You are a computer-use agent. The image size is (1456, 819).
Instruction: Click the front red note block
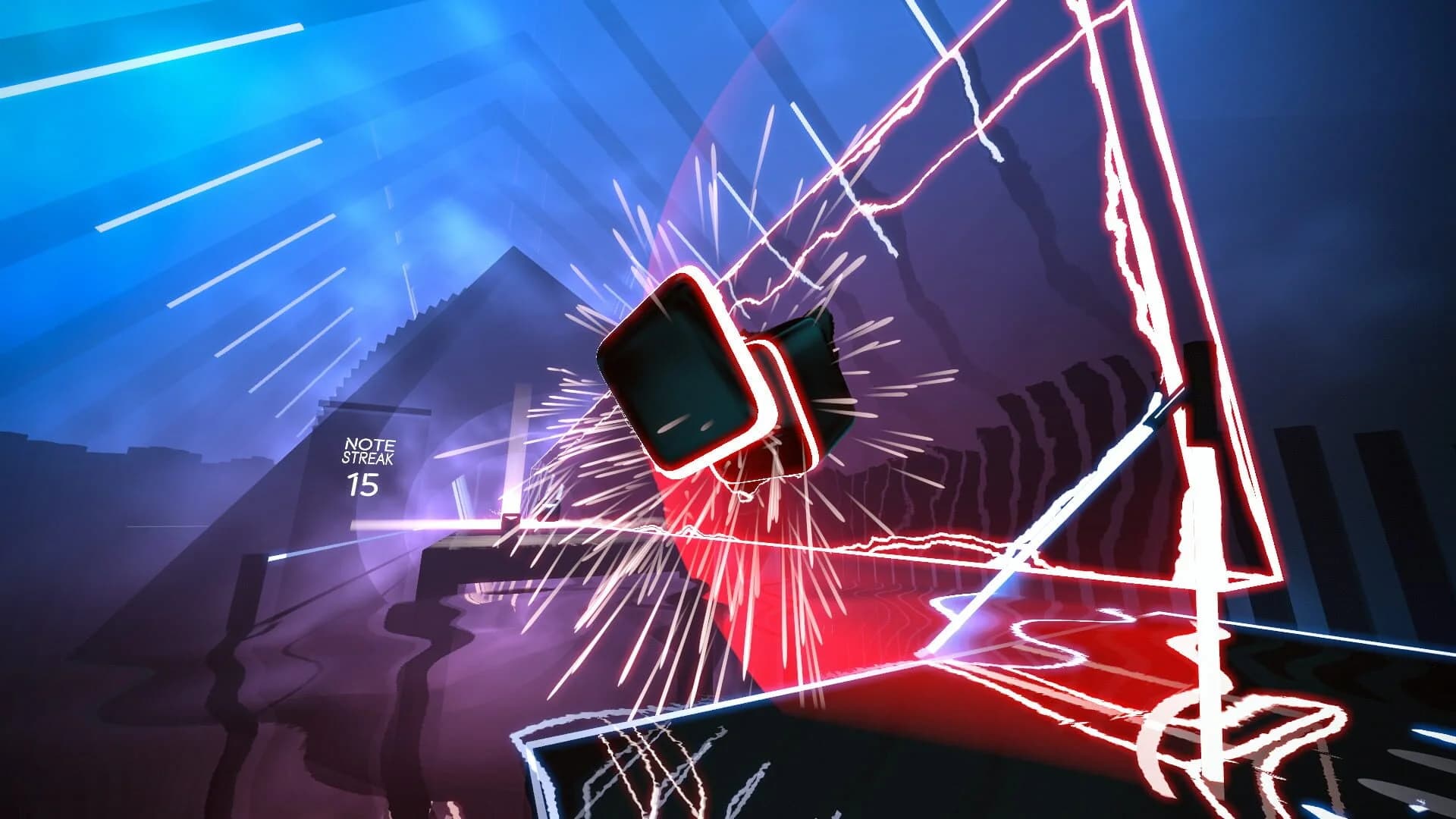(679, 372)
